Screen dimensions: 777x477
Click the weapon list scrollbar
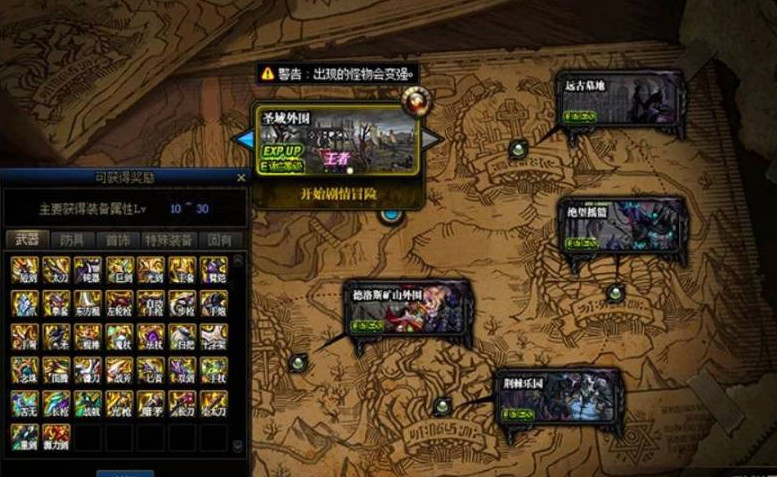(x=238, y=350)
